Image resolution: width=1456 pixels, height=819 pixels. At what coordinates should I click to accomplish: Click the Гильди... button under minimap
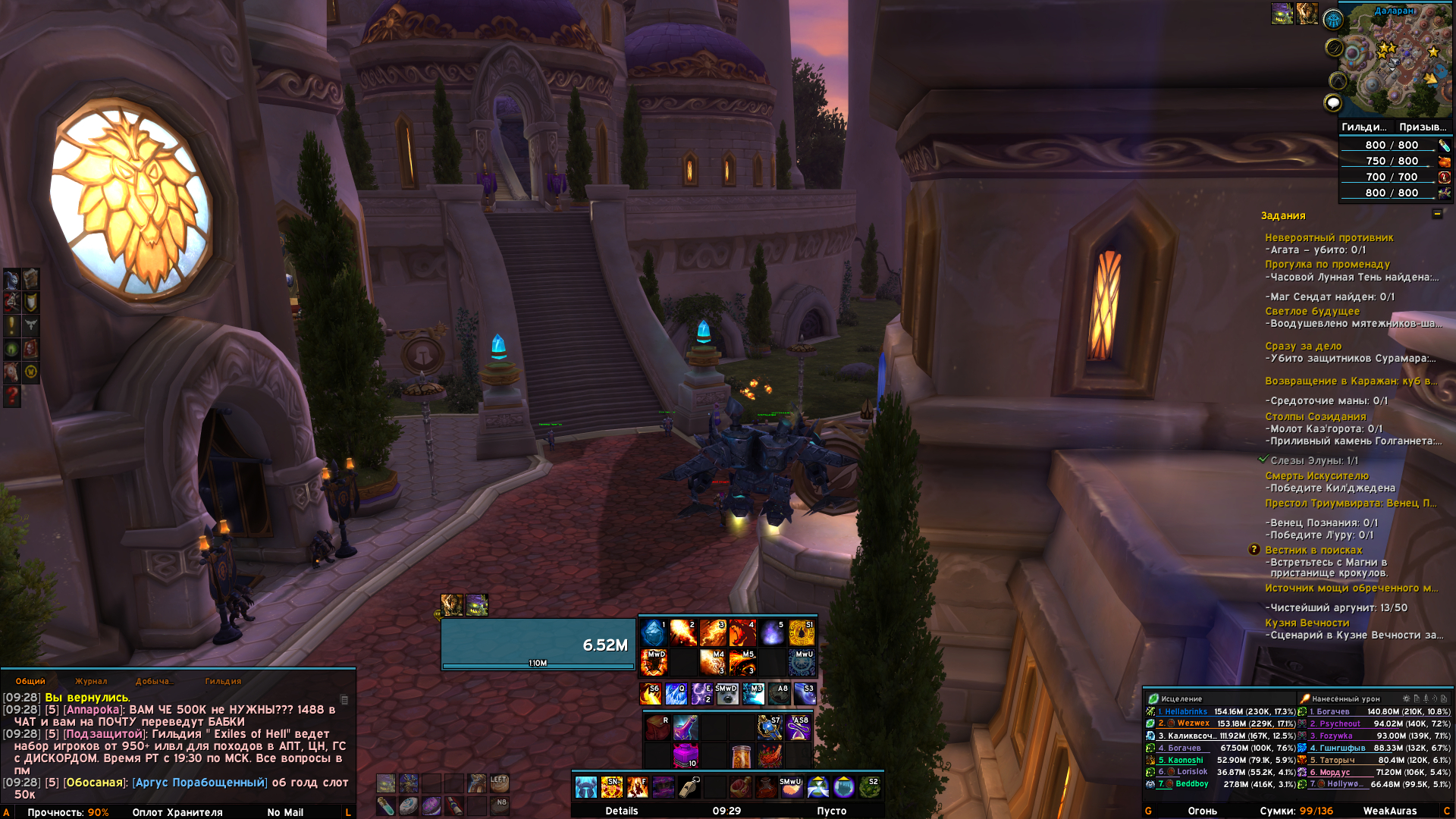click(1363, 127)
